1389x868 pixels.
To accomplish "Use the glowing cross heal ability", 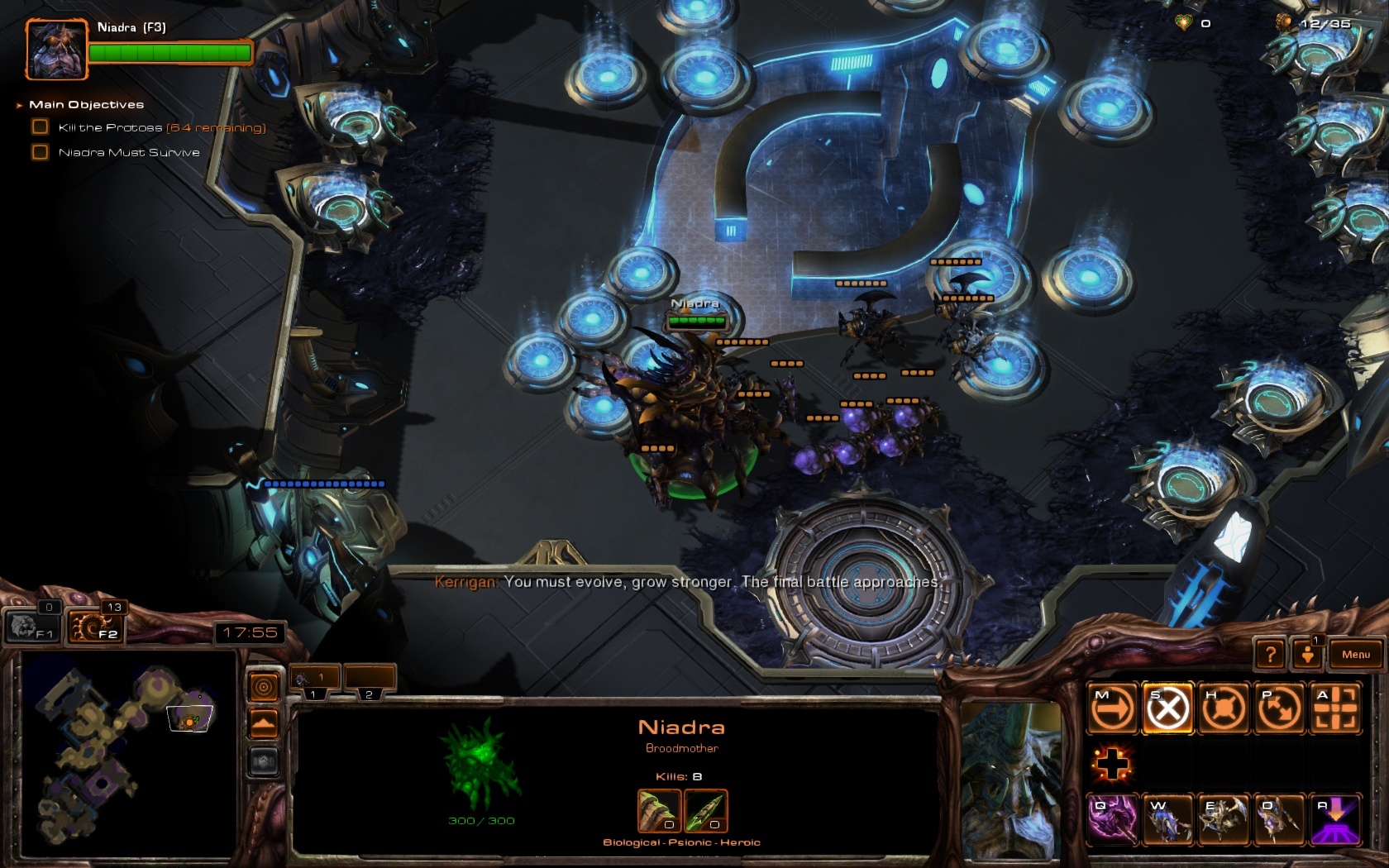I will click(1112, 764).
